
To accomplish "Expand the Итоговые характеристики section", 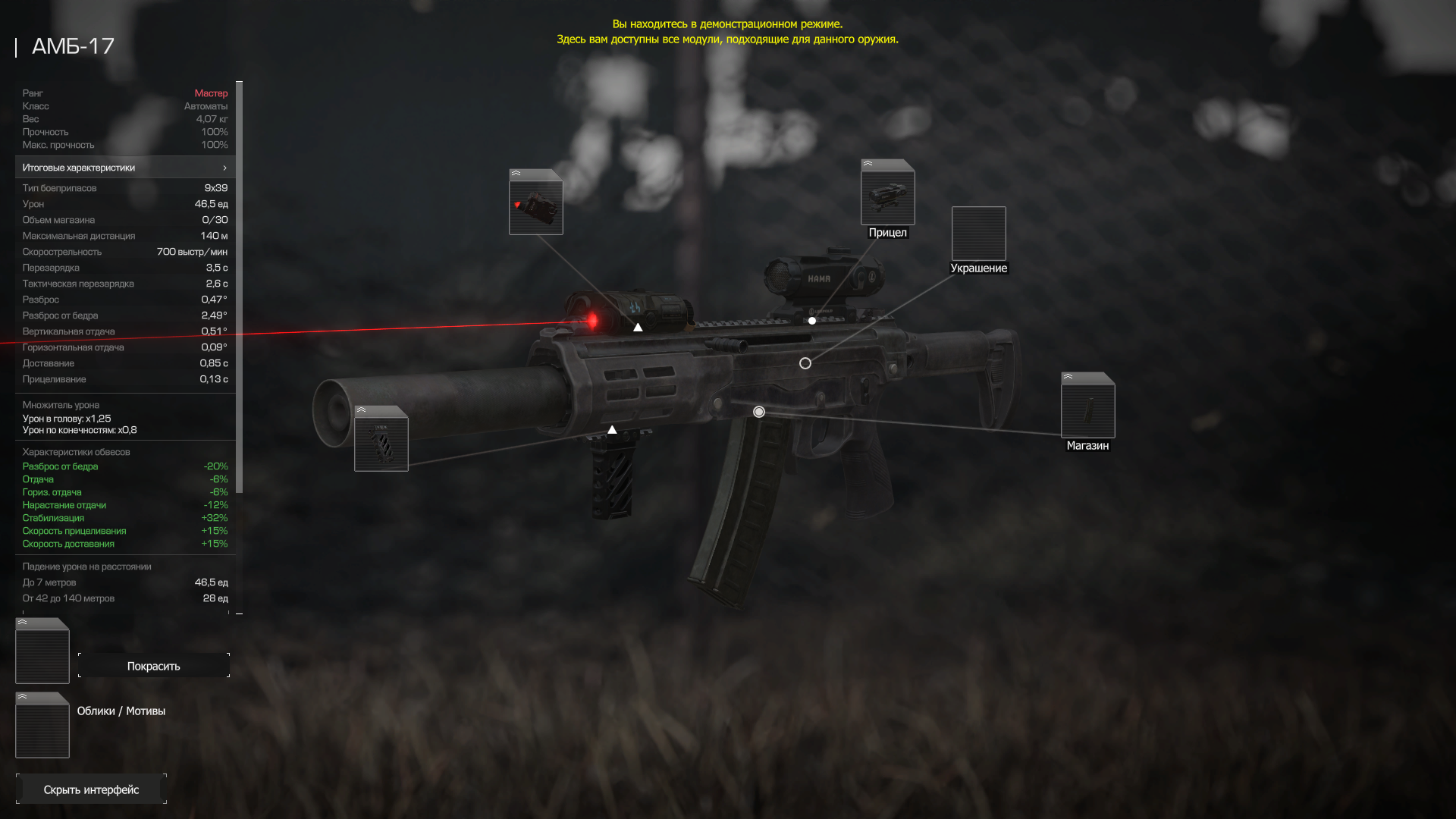I will [125, 168].
